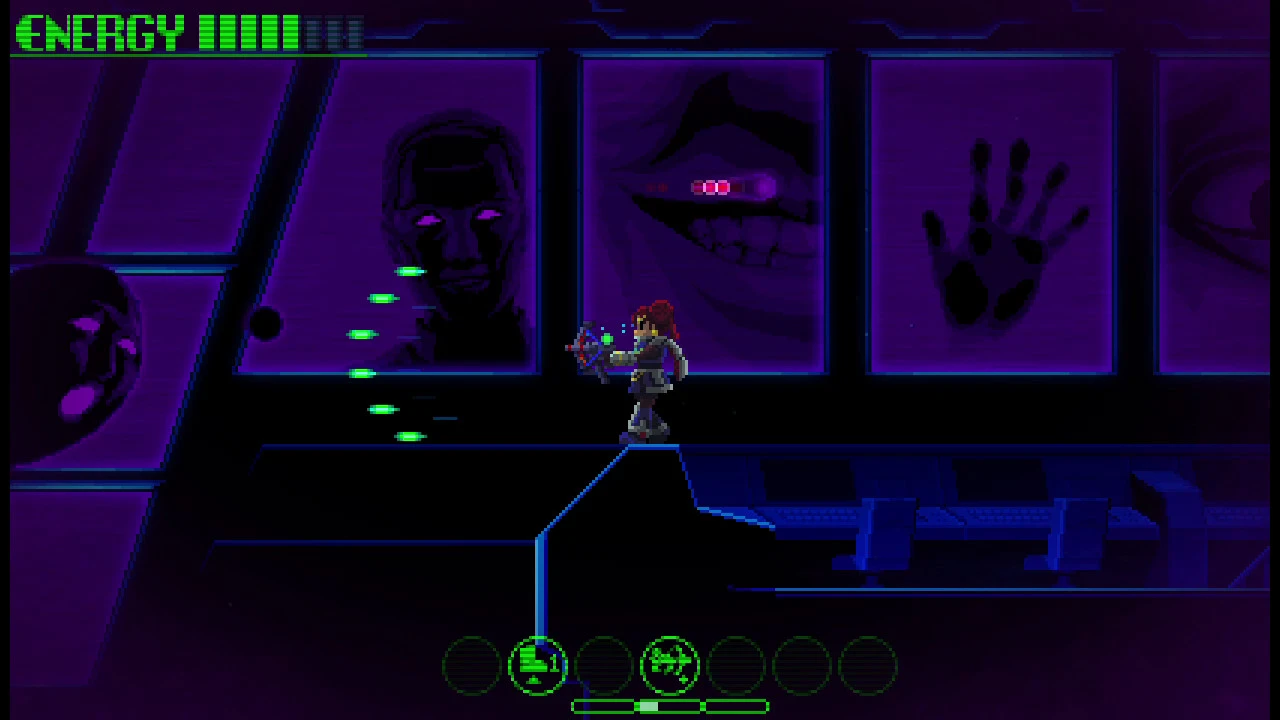Image resolution: width=1280 pixels, height=720 pixels.
Task: Click the second-to-last empty hotbar slot
Action: coord(801,663)
